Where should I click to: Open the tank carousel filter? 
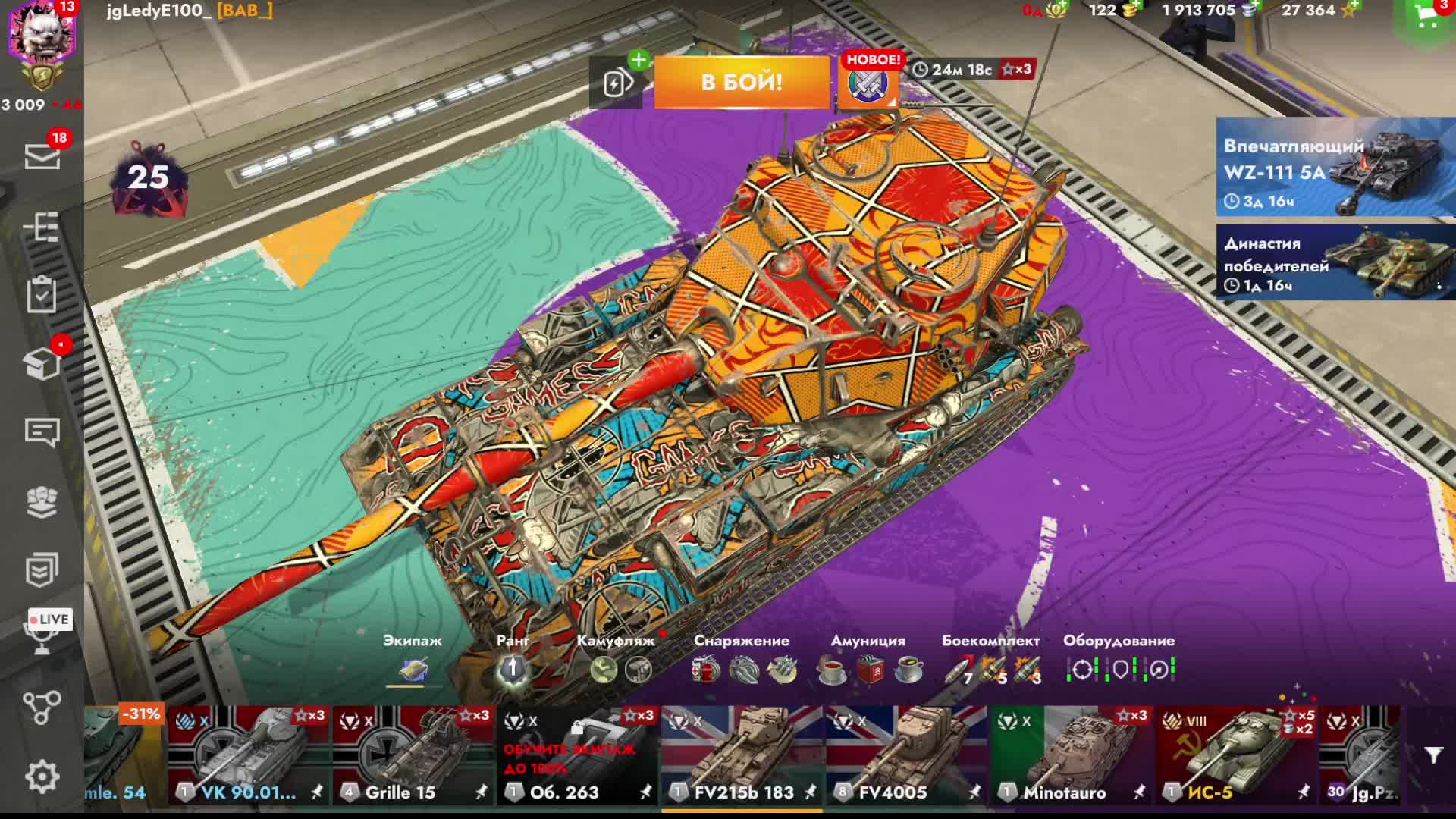click(1433, 755)
